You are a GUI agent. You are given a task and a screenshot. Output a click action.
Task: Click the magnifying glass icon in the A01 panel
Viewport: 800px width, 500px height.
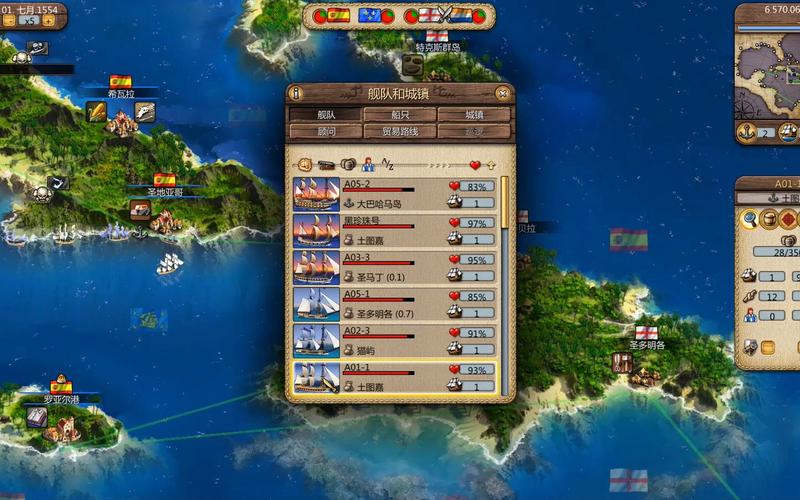click(x=749, y=219)
